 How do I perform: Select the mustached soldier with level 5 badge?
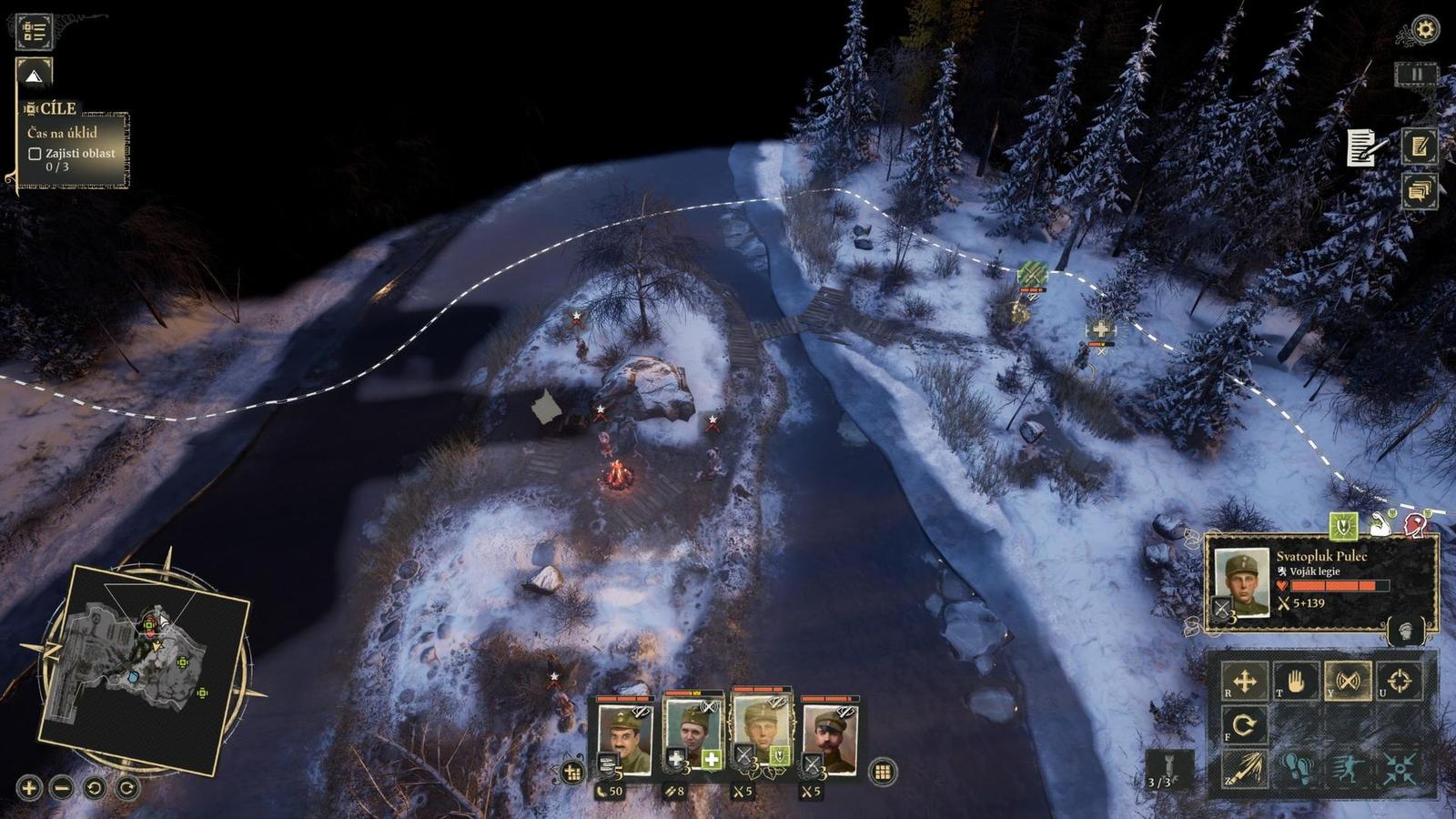coord(624,737)
